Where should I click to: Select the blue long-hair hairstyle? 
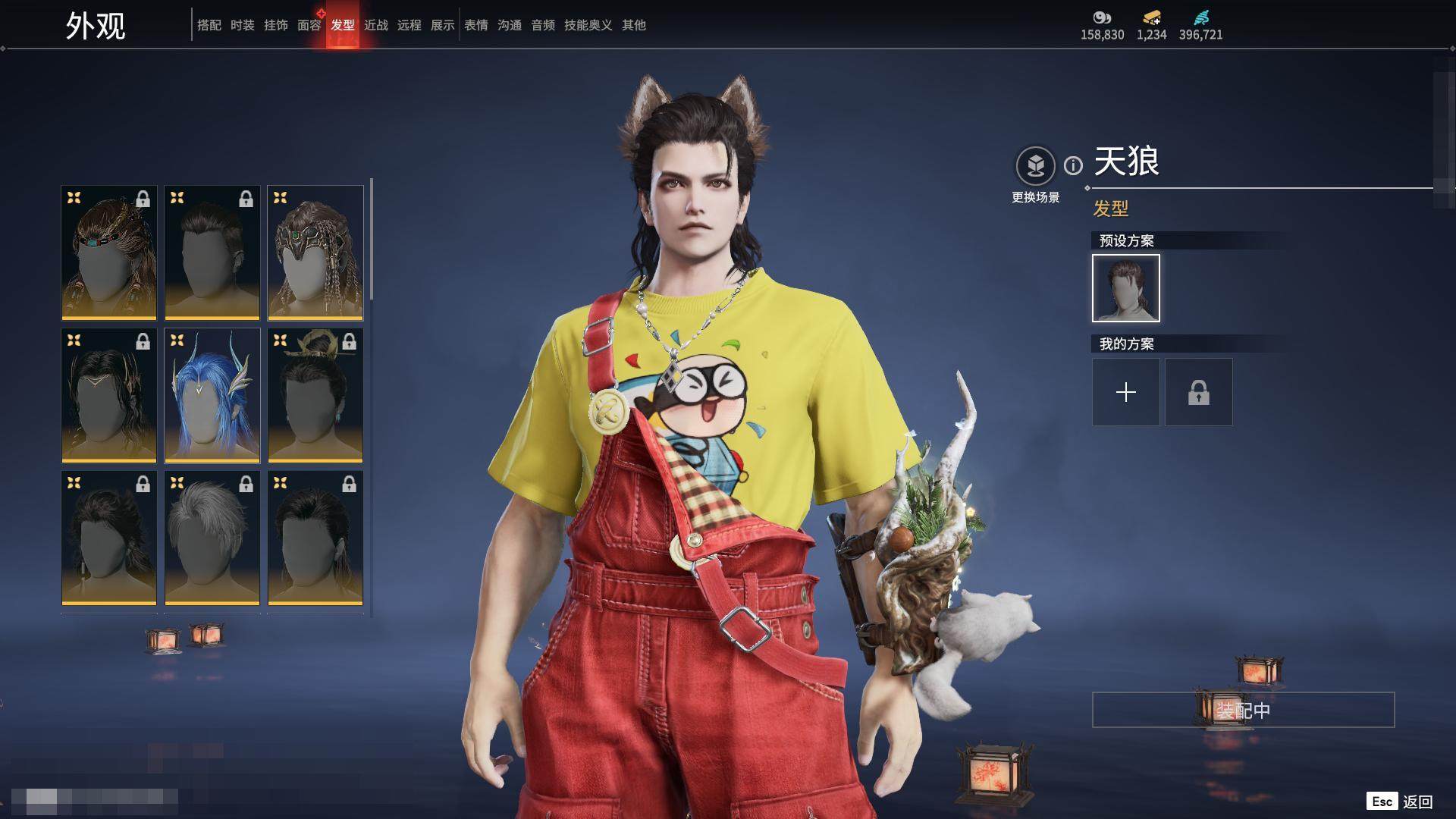[x=212, y=395]
